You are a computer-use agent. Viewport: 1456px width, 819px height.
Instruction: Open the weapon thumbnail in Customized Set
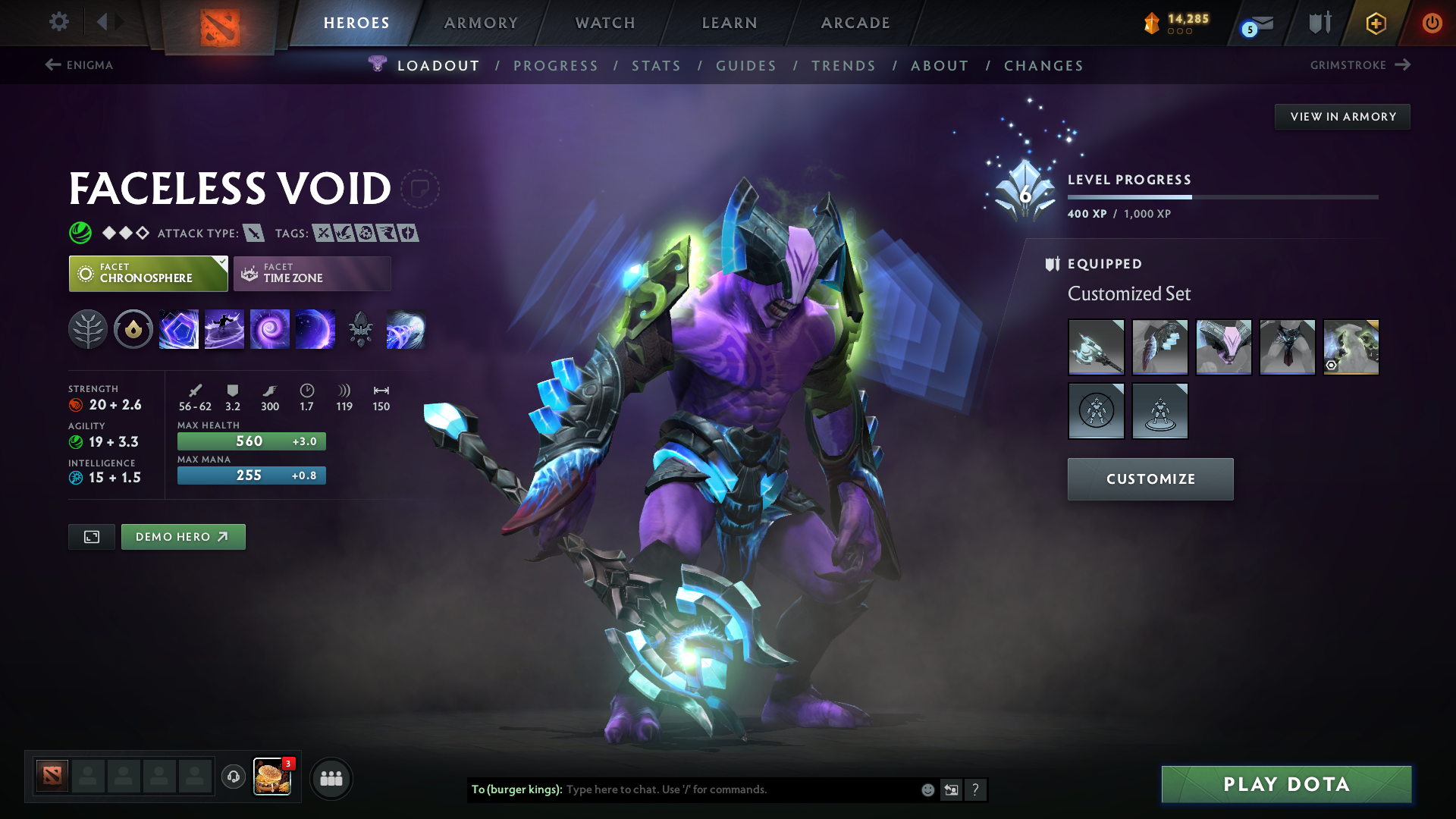(1096, 347)
